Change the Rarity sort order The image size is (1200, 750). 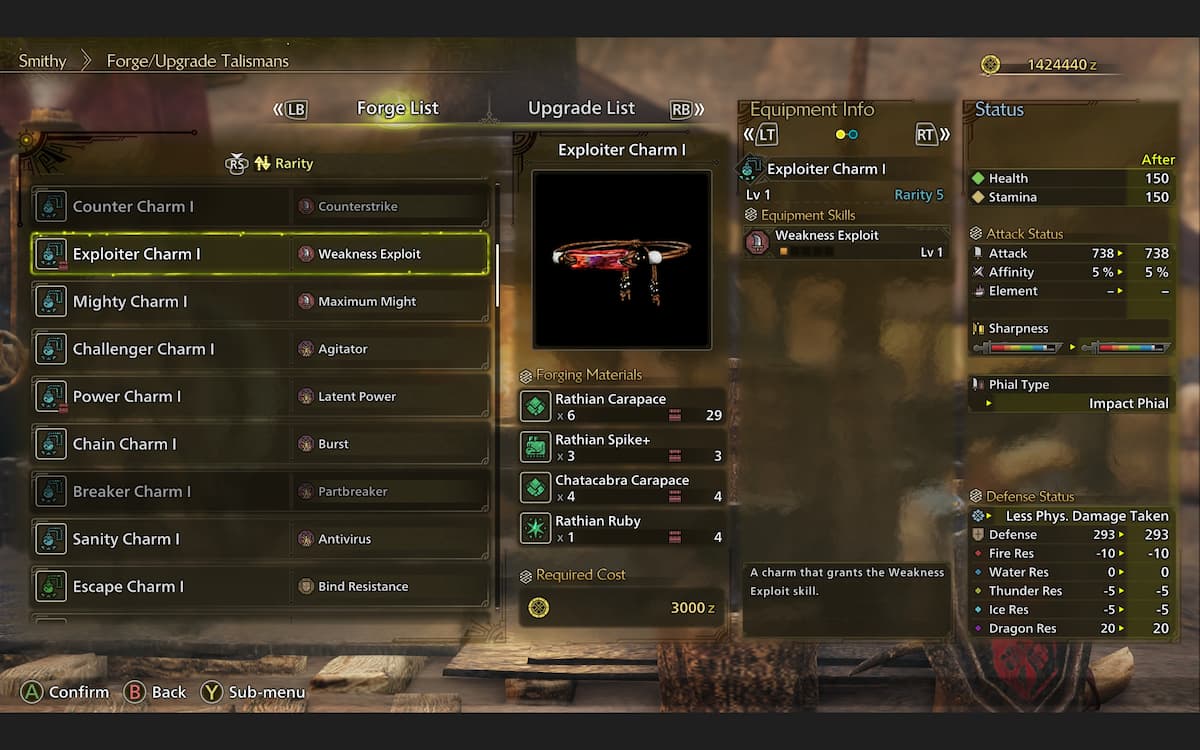[x=282, y=164]
